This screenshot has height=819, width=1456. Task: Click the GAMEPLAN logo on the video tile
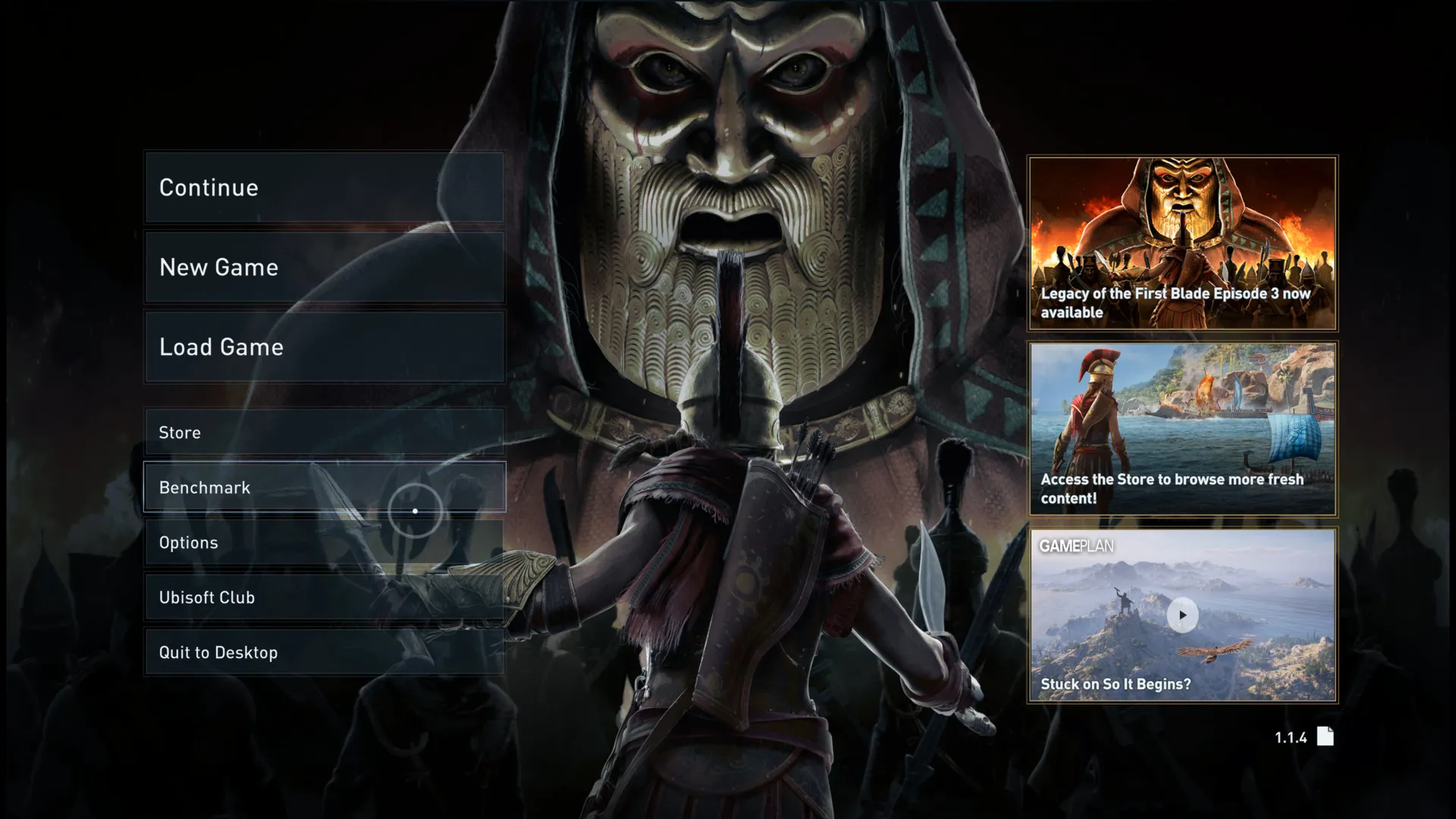tap(1078, 544)
